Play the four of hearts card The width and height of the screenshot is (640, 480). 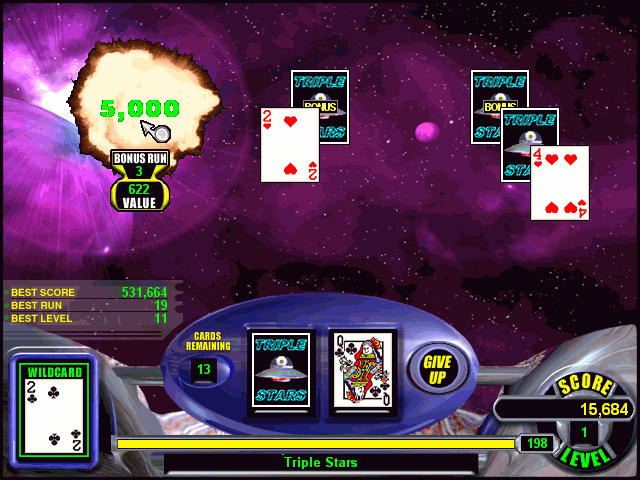(x=559, y=183)
